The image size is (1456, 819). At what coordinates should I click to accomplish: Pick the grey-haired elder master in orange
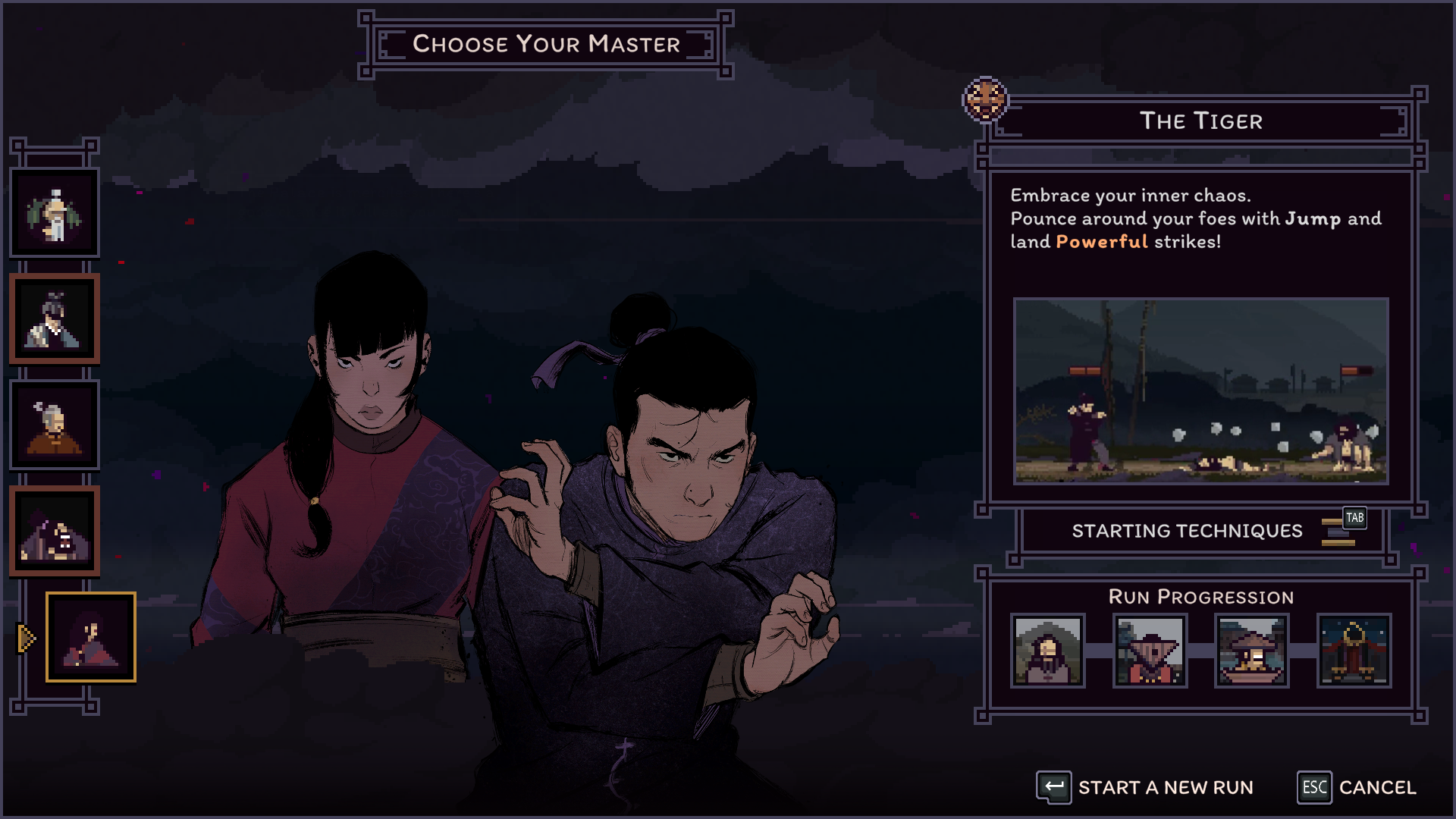(x=54, y=425)
